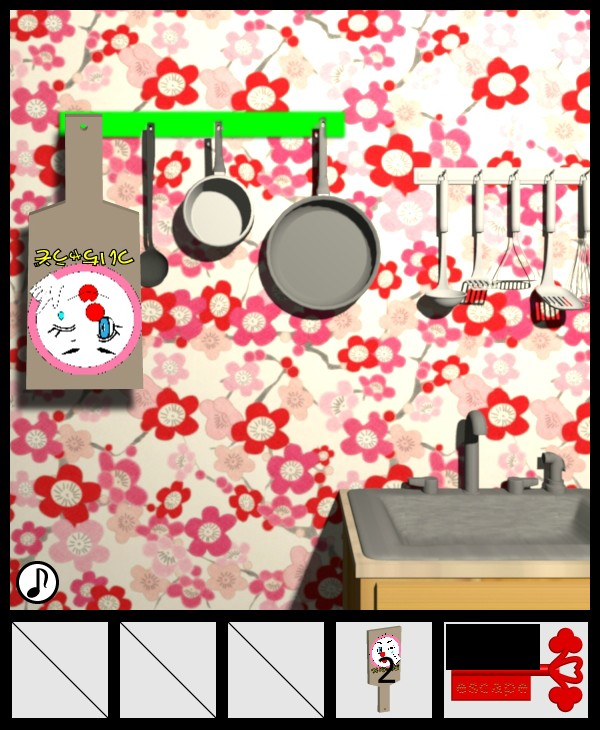Toggle the music note sound button
This screenshot has width=600, height=730.
(x=37, y=582)
